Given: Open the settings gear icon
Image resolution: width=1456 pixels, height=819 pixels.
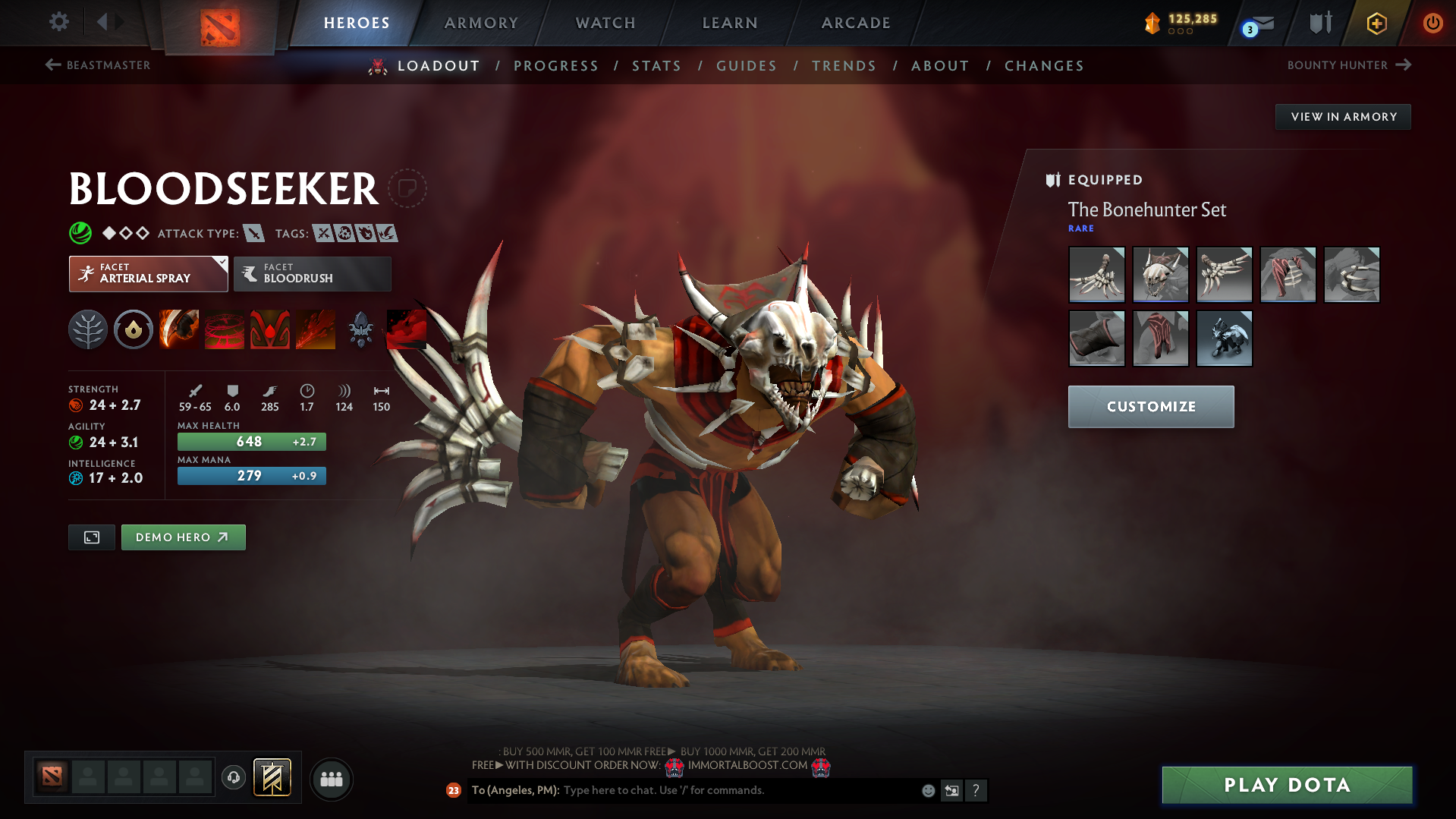Looking at the screenshot, I should click(58, 23).
